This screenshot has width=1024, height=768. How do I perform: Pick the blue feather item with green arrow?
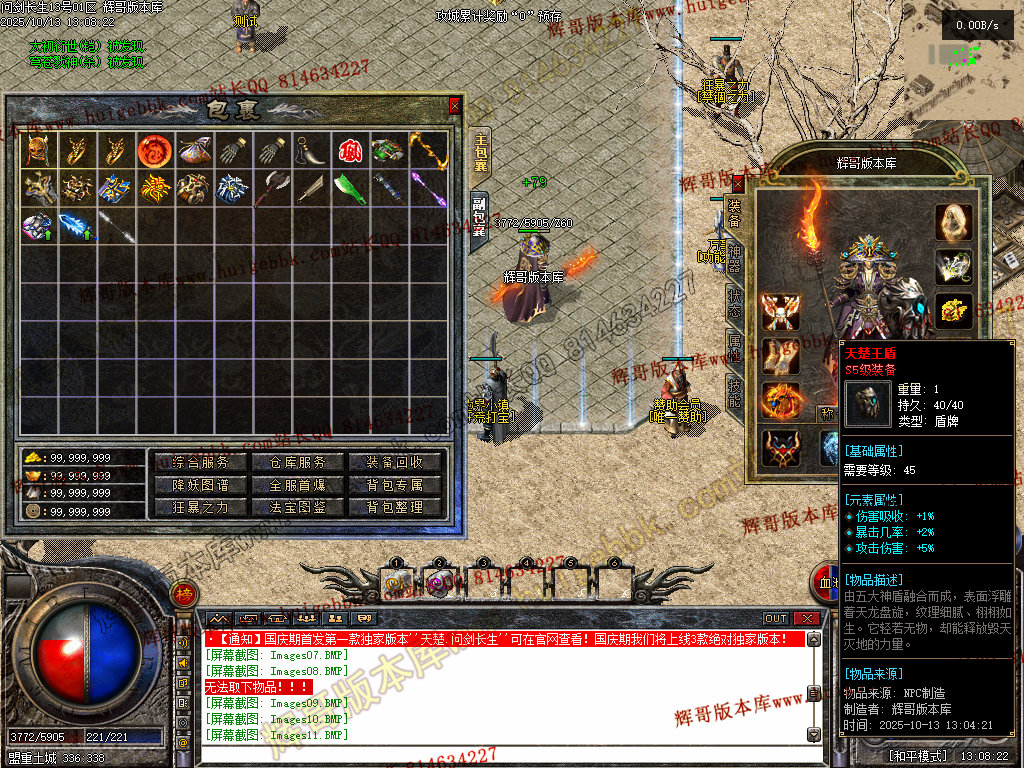75,226
